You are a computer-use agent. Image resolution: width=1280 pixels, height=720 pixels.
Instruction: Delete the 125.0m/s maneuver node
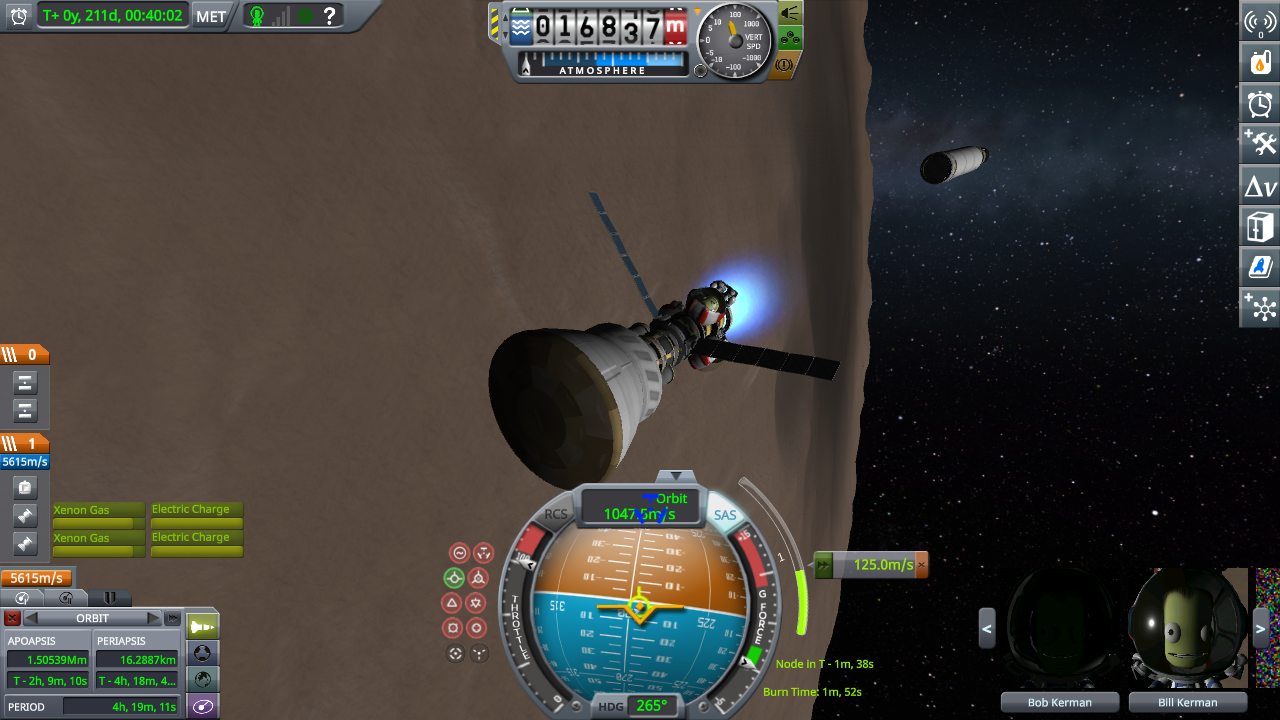click(x=922, y=565)
